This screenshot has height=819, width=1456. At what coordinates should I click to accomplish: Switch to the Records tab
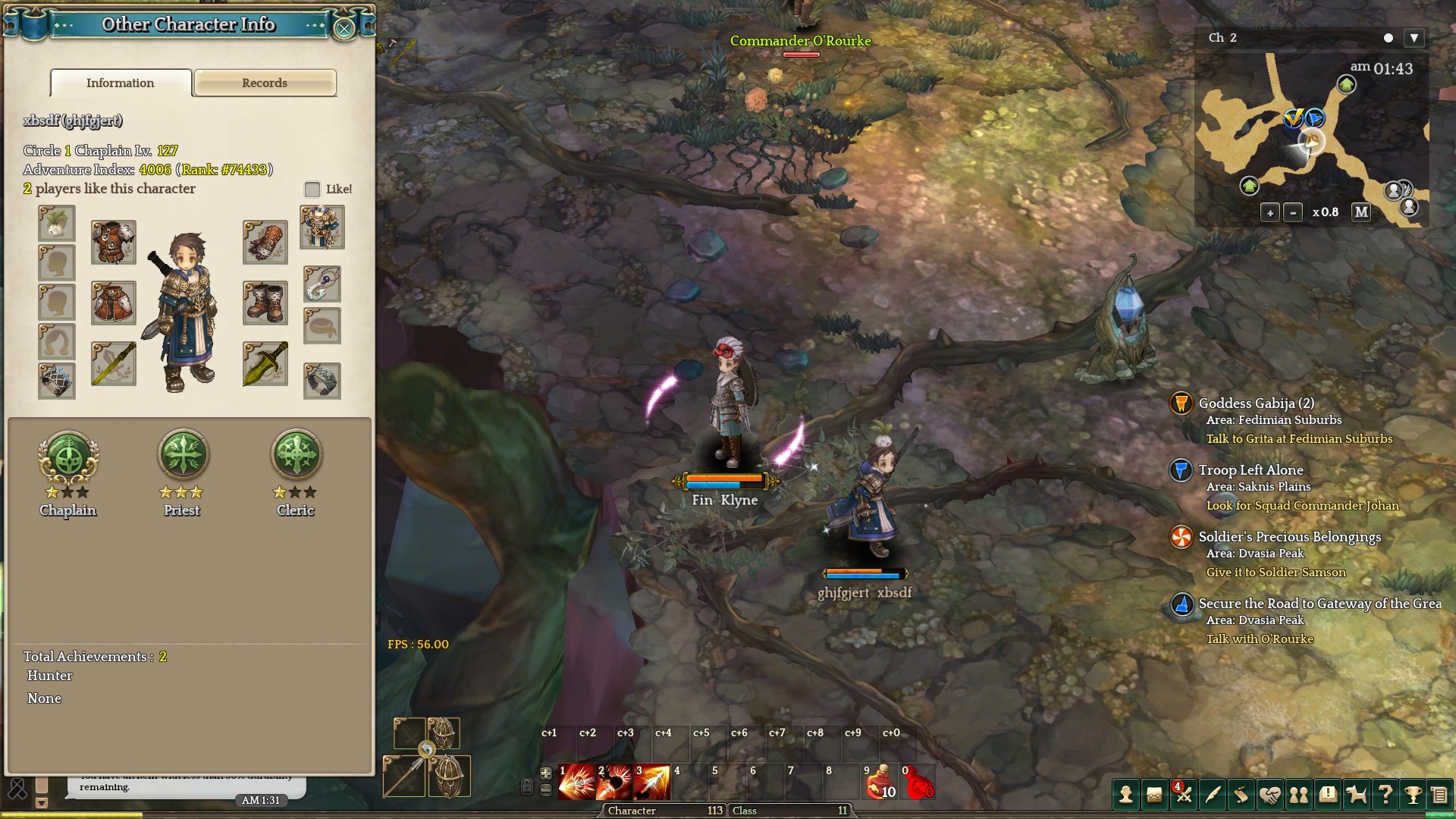click(x=265, y=83)
